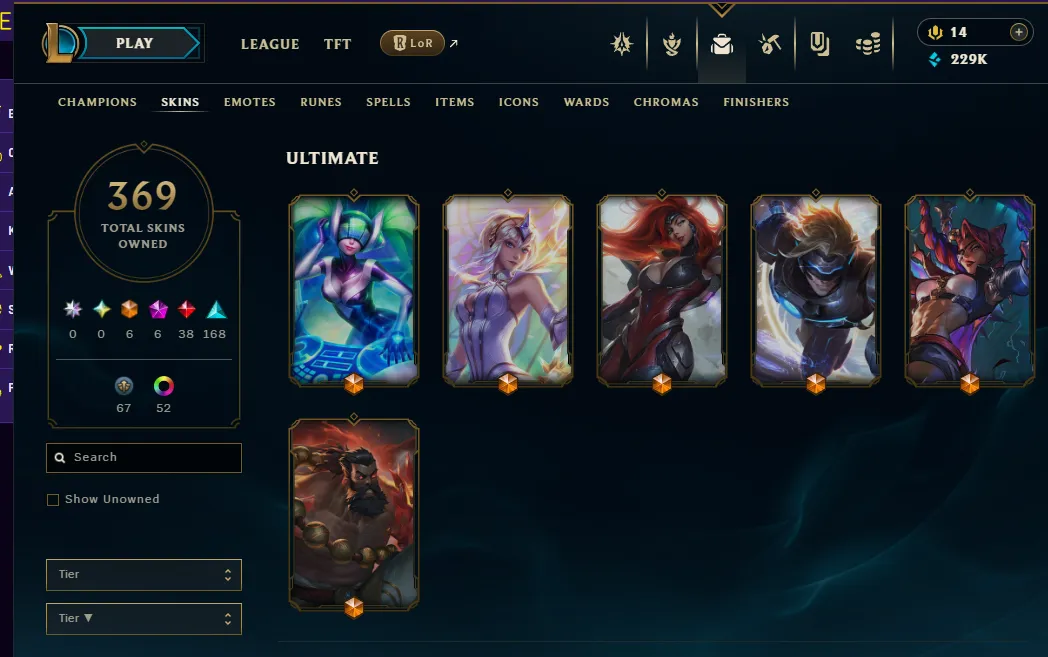Switch to the TFT game mode
Screen dimensions: 1048x657
click(337, 44)
